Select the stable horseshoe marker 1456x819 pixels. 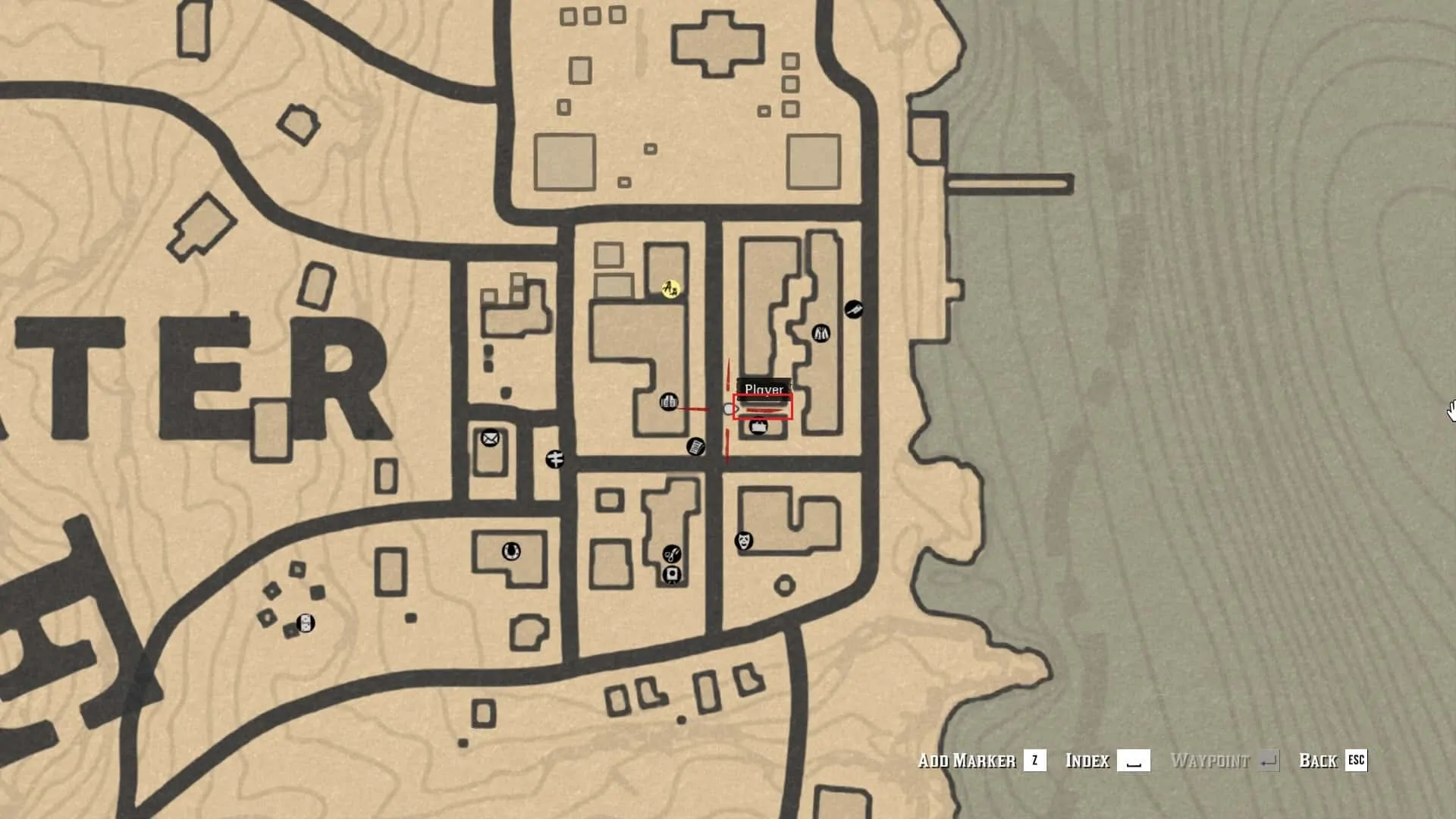coord(511,551)
